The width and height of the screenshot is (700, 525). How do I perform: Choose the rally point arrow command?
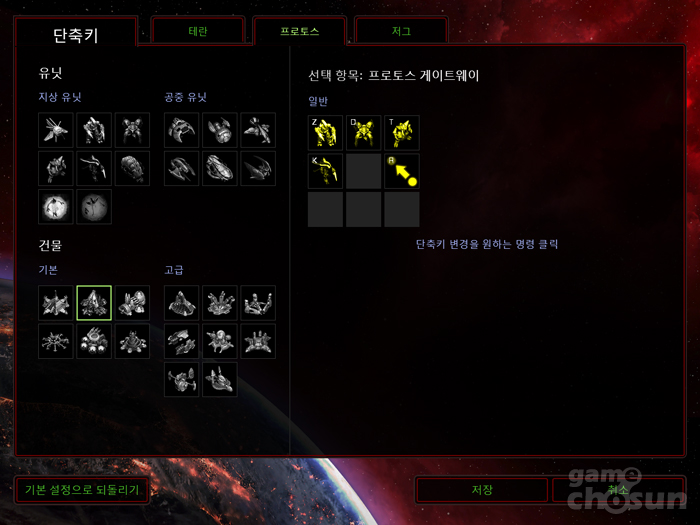[401, 170]
